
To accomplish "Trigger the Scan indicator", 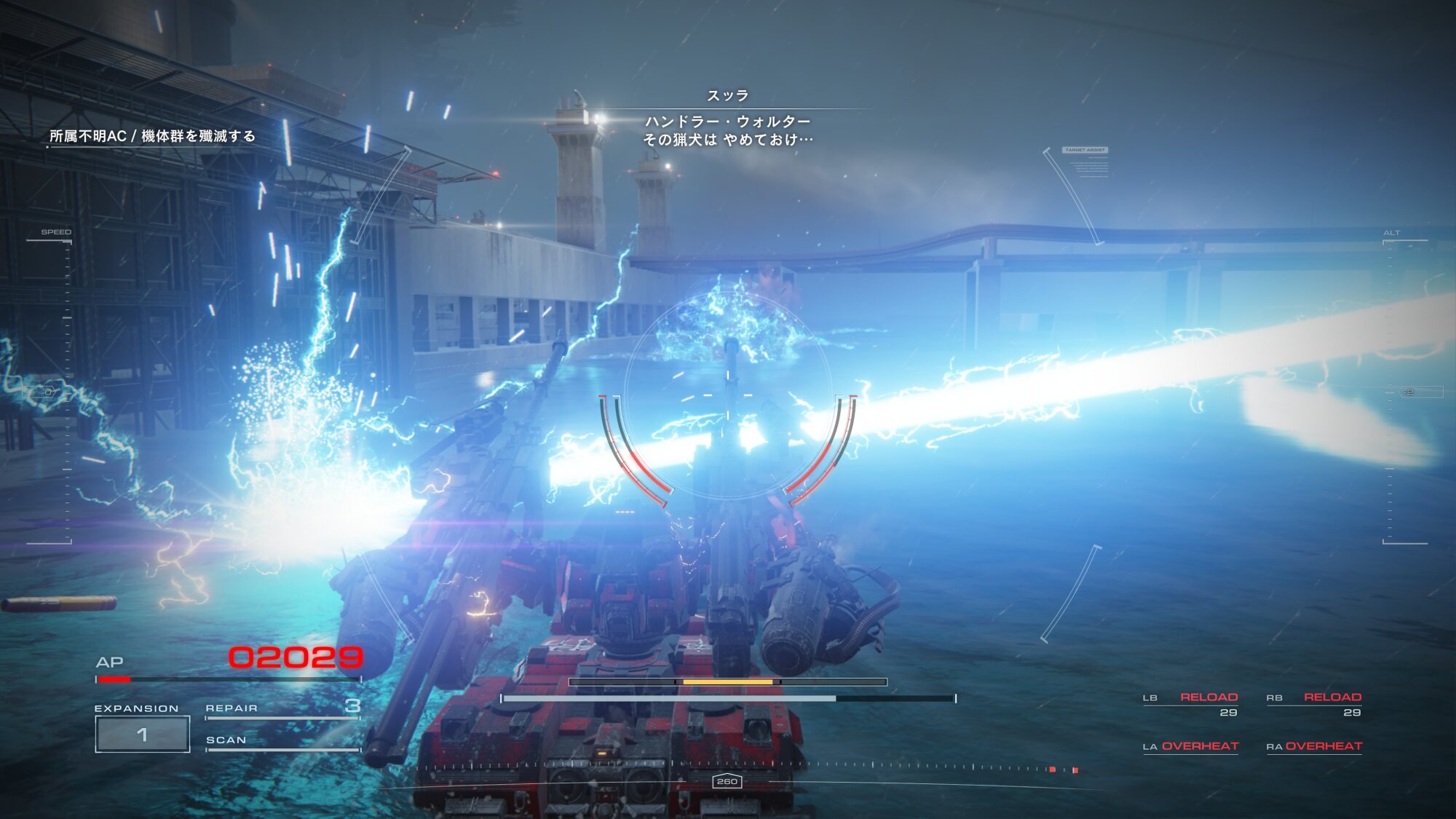I will 282,740.
